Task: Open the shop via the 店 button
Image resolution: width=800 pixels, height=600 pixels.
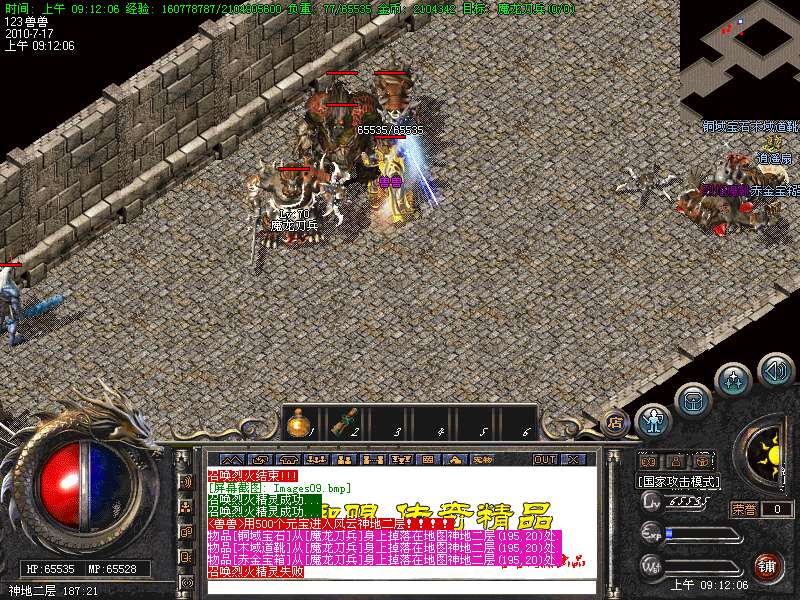Action: pyautogui.click(x=617, y=422)
